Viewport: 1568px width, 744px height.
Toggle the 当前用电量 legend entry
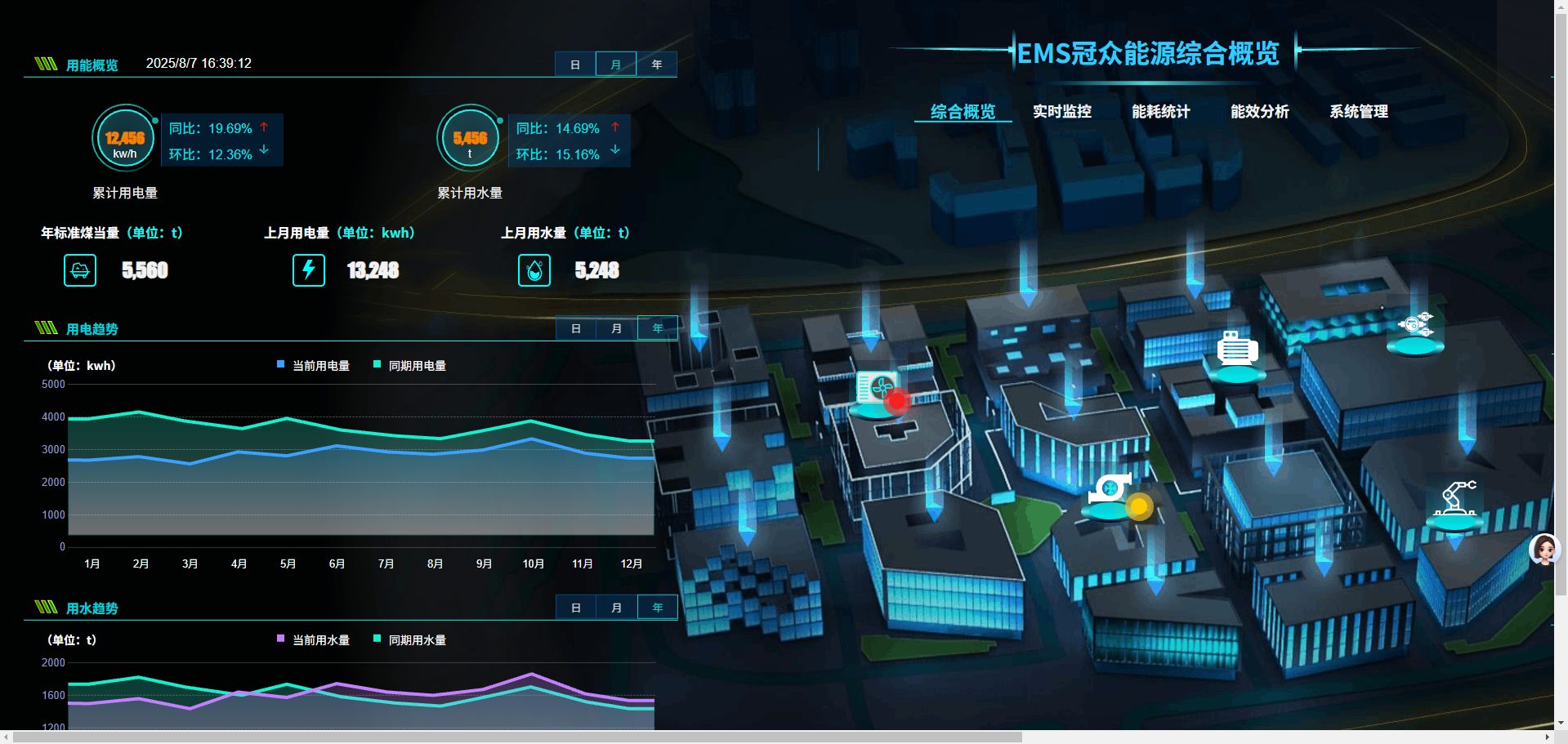pos(314,366)
